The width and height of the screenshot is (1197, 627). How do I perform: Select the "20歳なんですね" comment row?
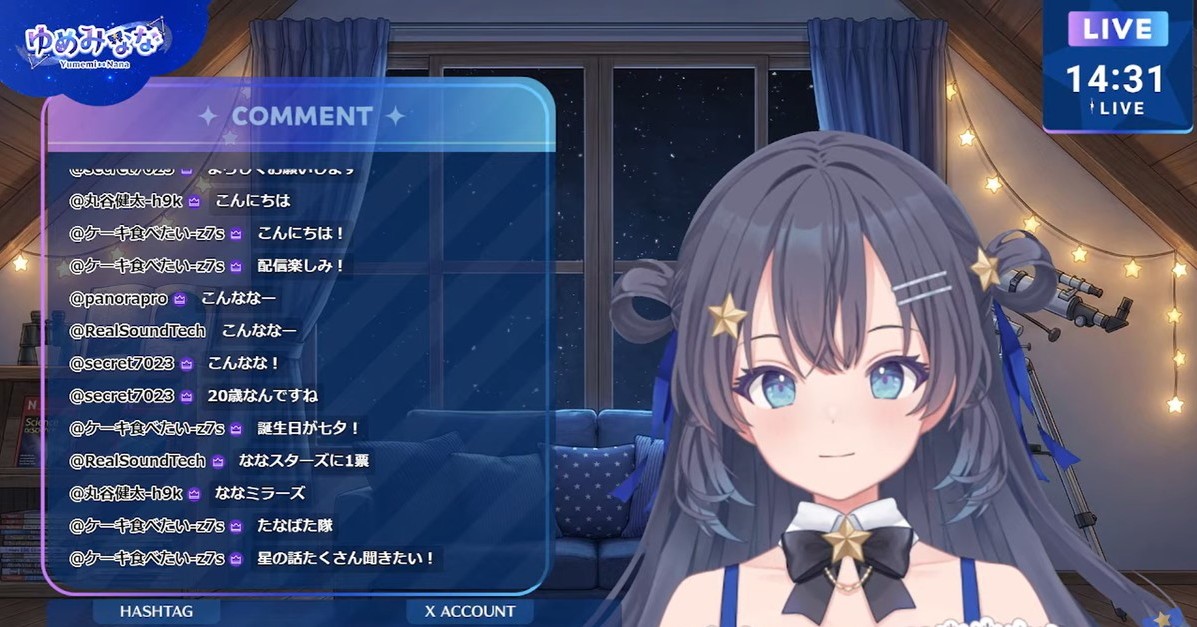coord(262,396)
